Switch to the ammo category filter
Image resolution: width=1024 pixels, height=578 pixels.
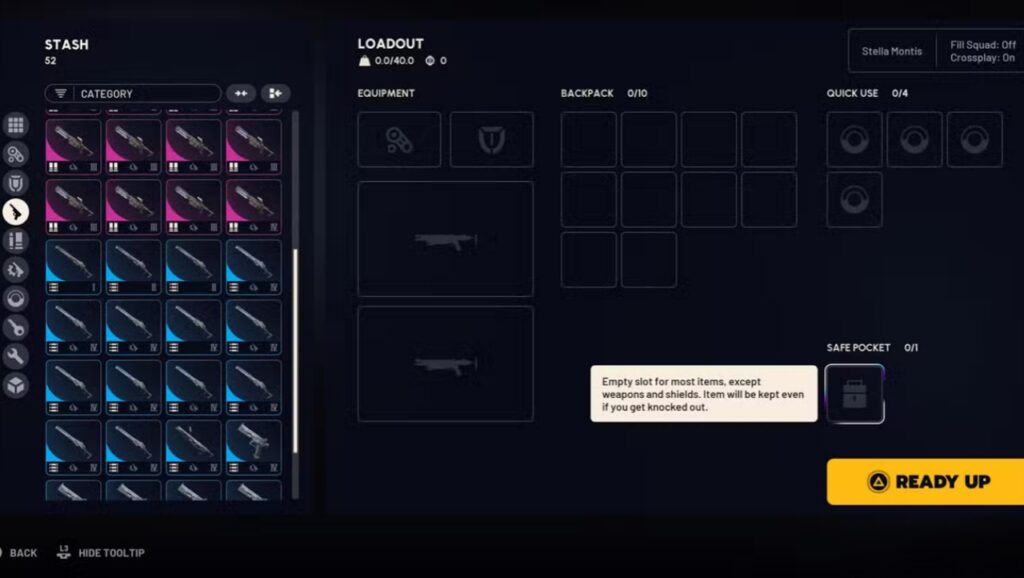(x=15, y=240)
